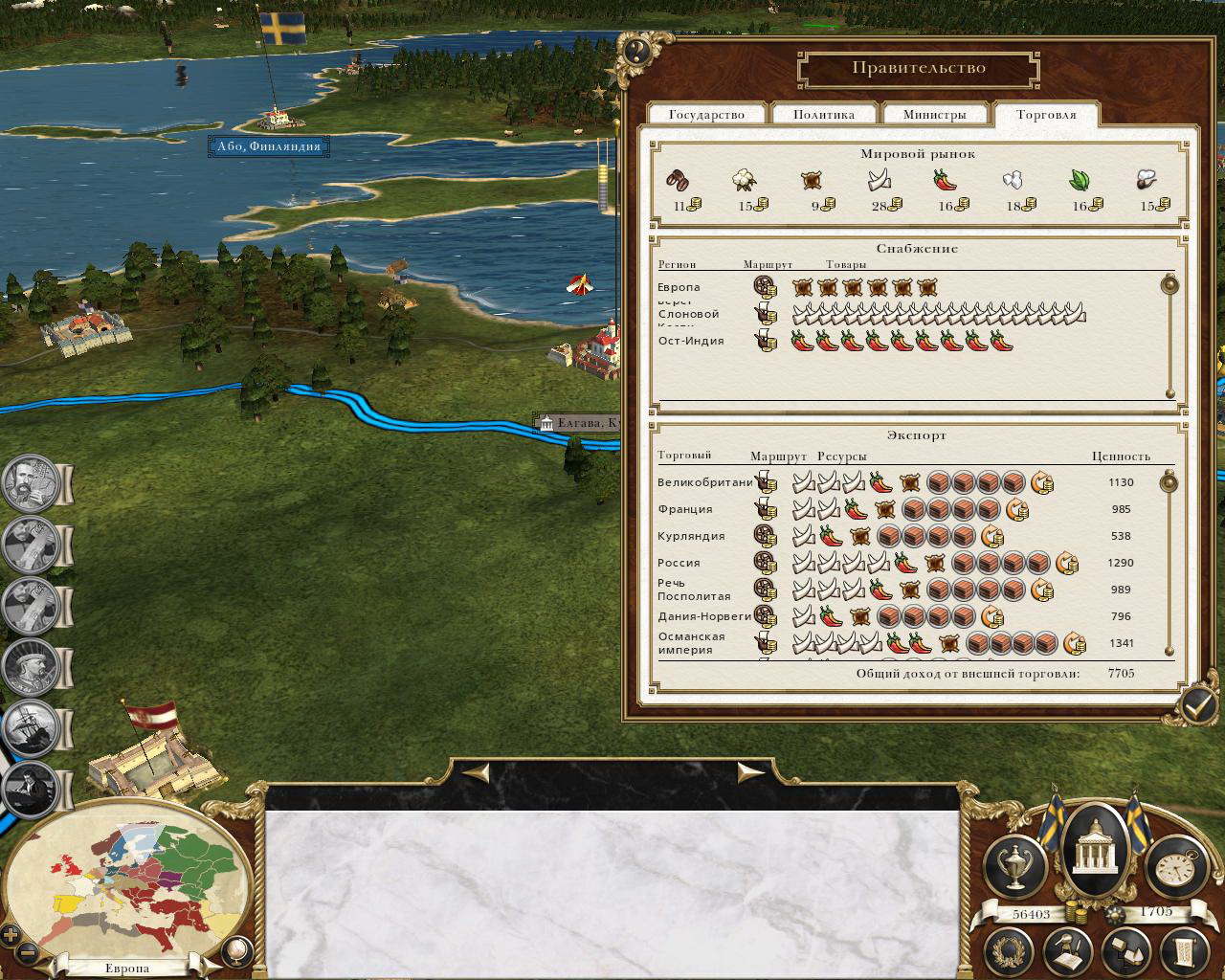1225x980 pixels.
Task: Click the question mark help button
Action: click(x=637, y=51)
